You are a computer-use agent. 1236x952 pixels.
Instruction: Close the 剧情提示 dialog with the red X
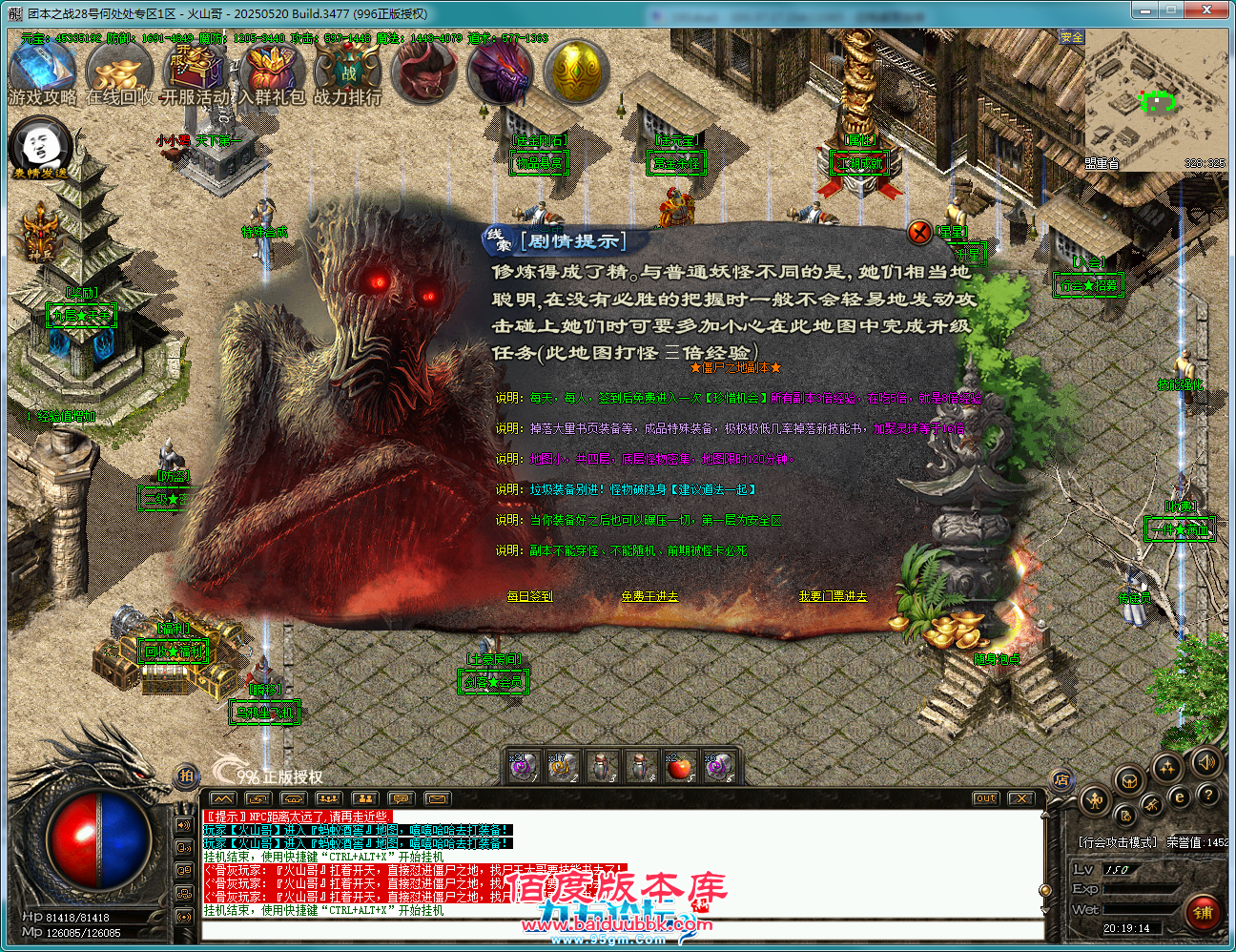pos(919,232)
